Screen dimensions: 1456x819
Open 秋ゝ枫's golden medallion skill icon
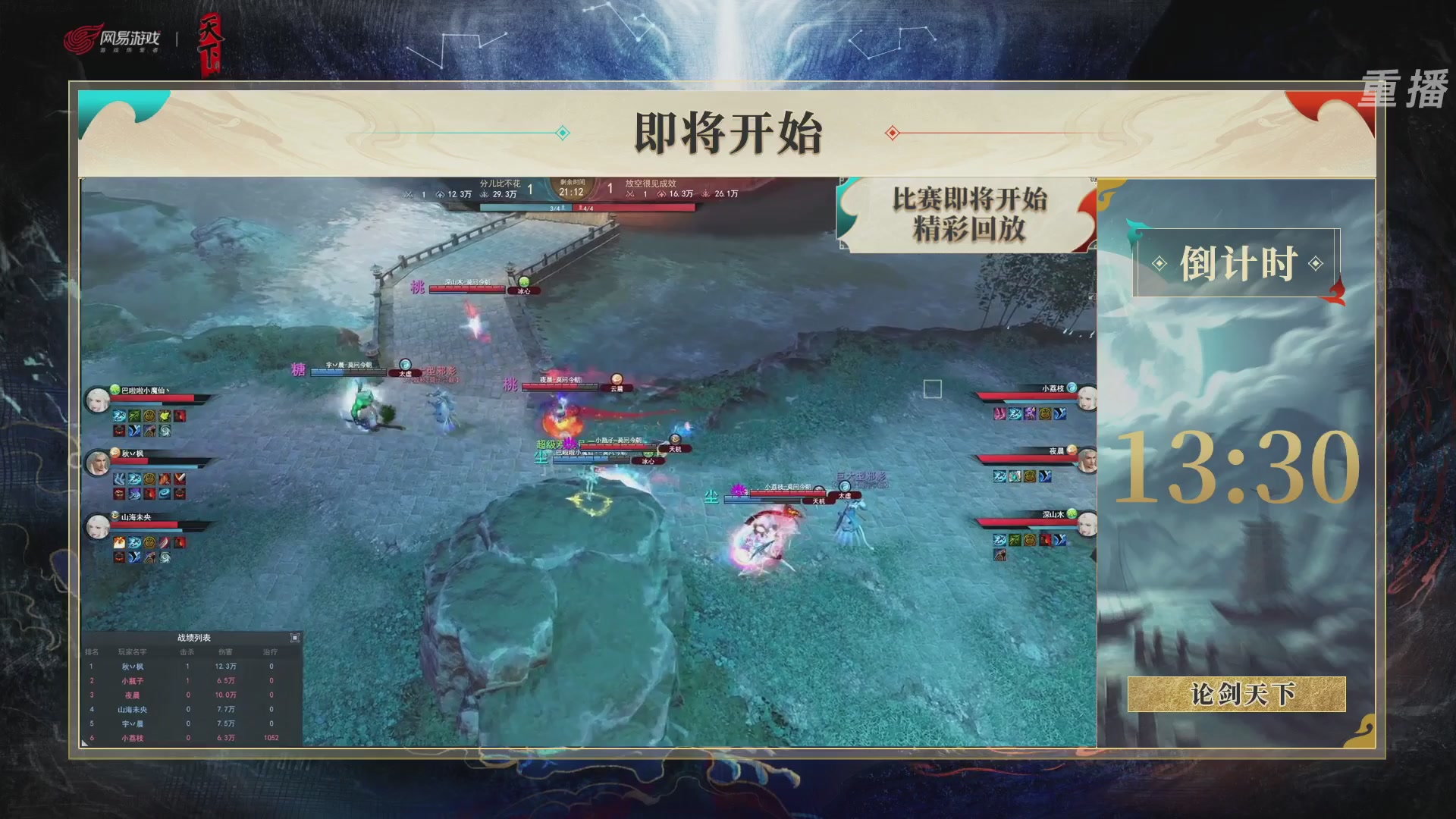[149, 478]
